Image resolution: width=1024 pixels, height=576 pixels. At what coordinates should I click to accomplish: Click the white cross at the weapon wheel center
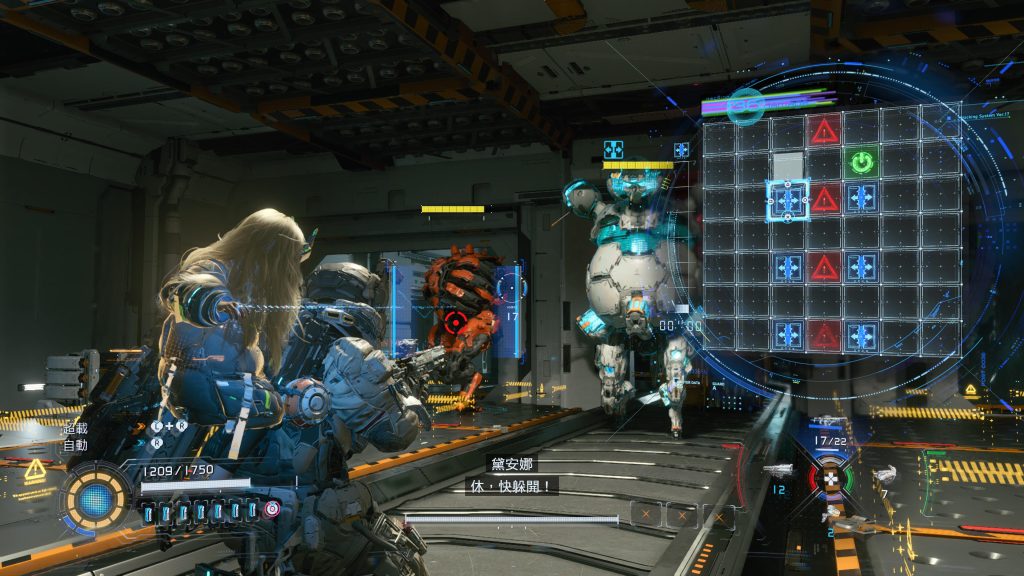click(x=830, y=479)
